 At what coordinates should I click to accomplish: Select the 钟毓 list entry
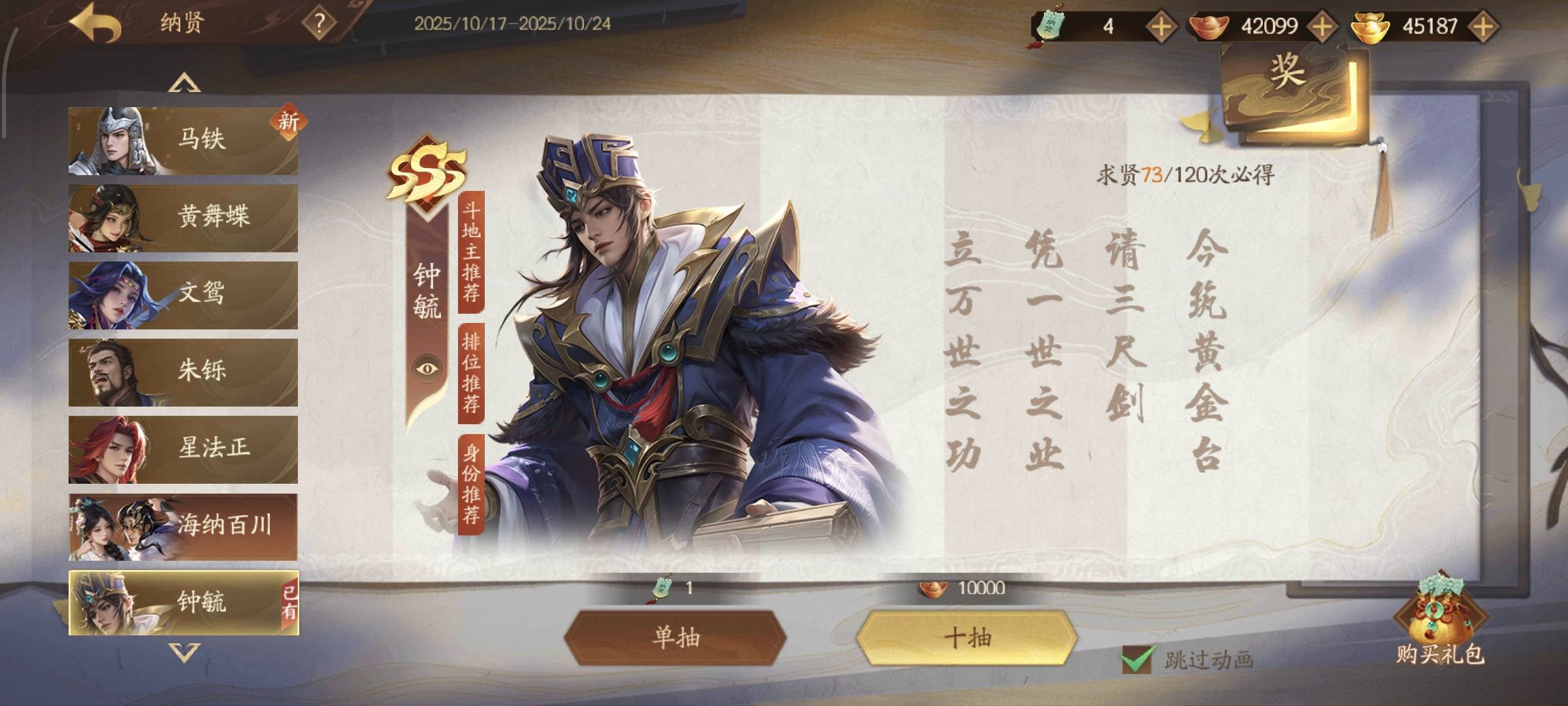[x=183, y=603]
